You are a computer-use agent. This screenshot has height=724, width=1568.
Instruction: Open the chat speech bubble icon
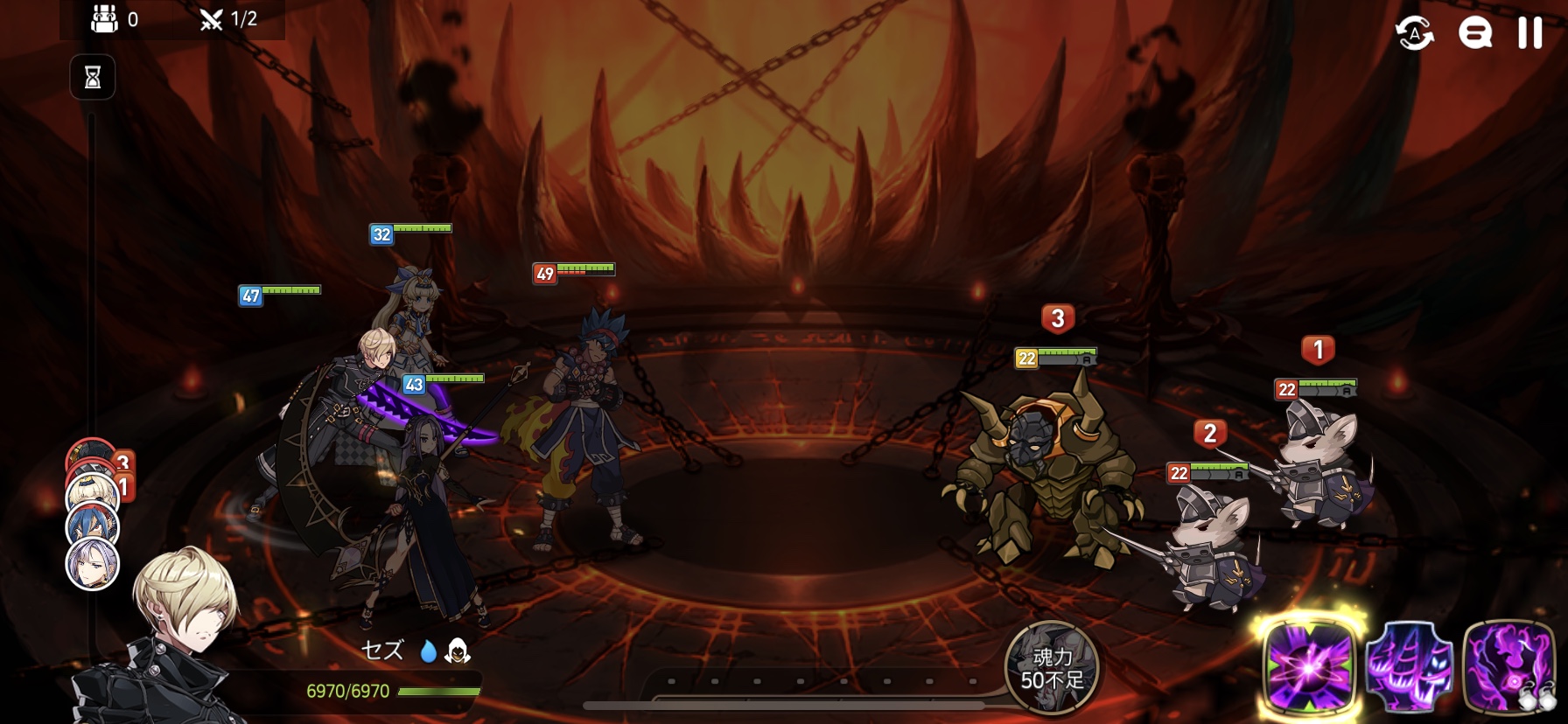click(1474, 33)
